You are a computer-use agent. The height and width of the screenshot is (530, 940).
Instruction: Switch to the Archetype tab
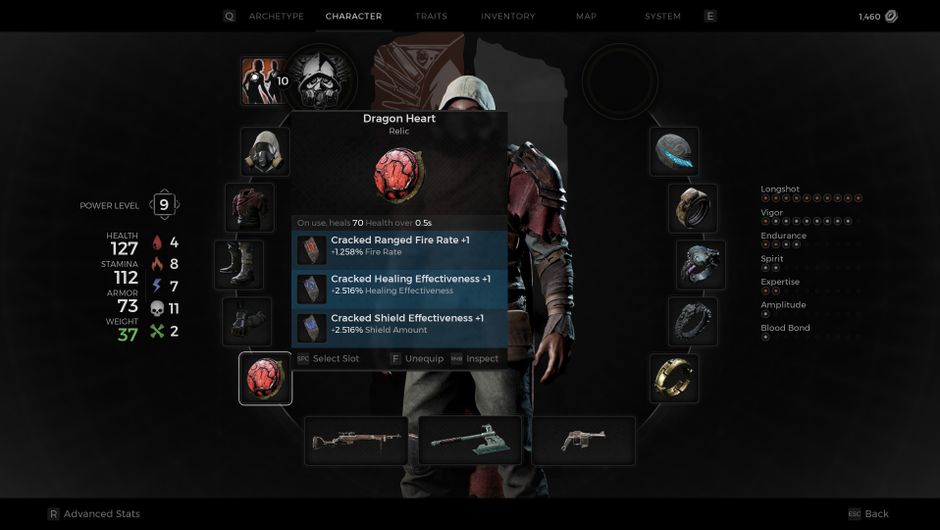(x=275, y=16)
